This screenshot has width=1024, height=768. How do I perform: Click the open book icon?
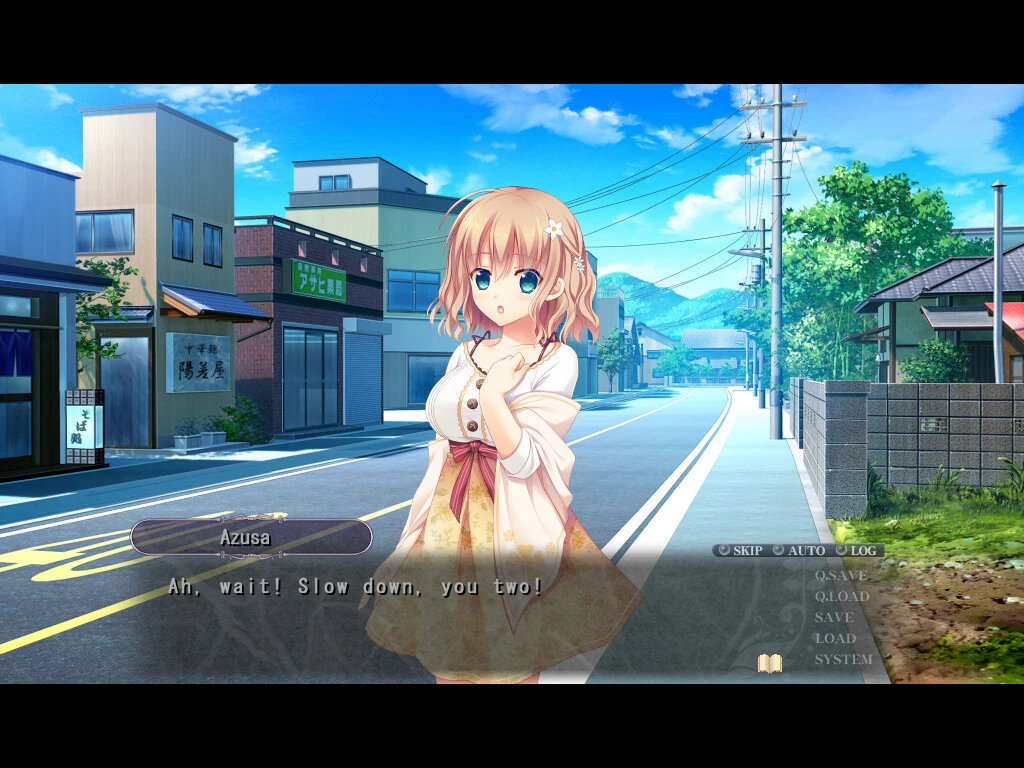[769, 662]
